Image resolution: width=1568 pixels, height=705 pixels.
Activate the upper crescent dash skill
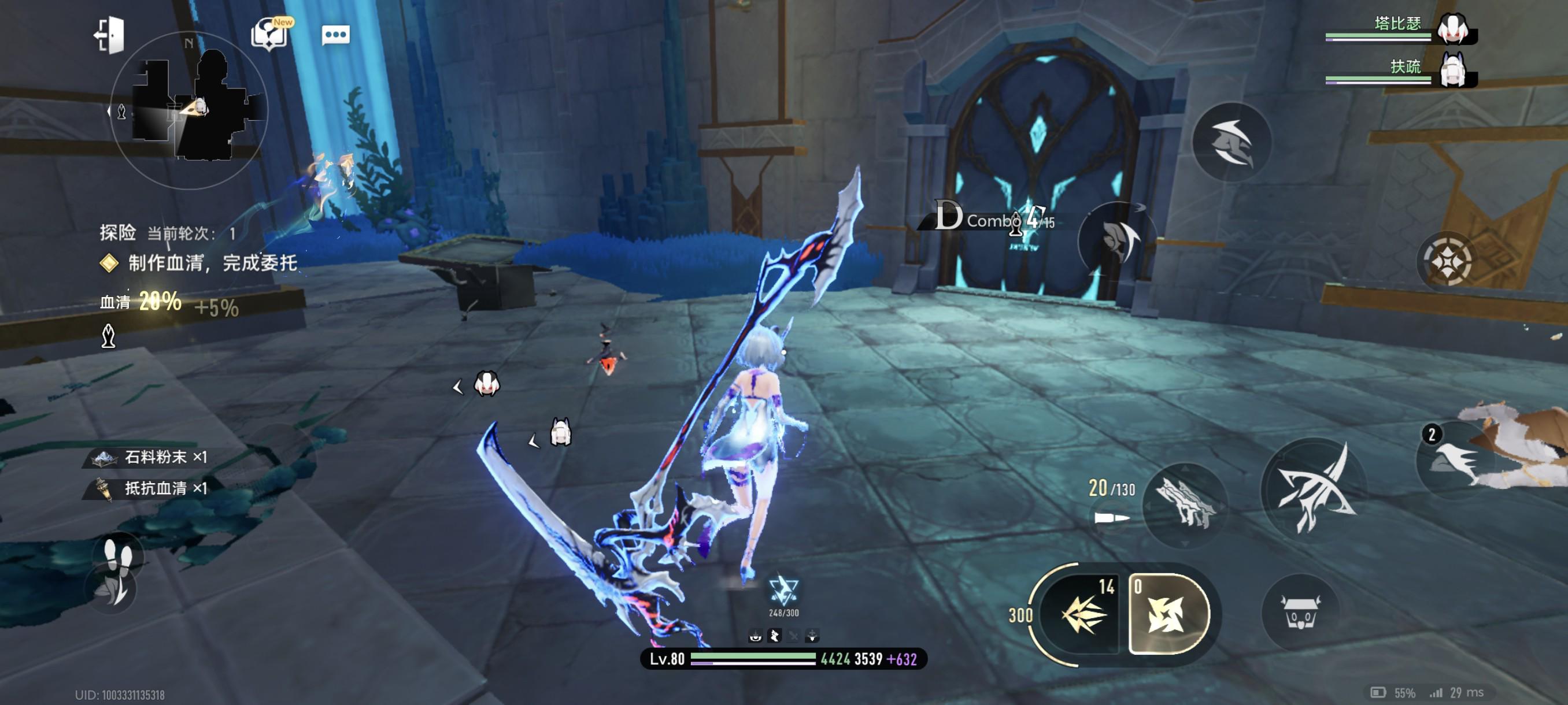point(1231,142)
